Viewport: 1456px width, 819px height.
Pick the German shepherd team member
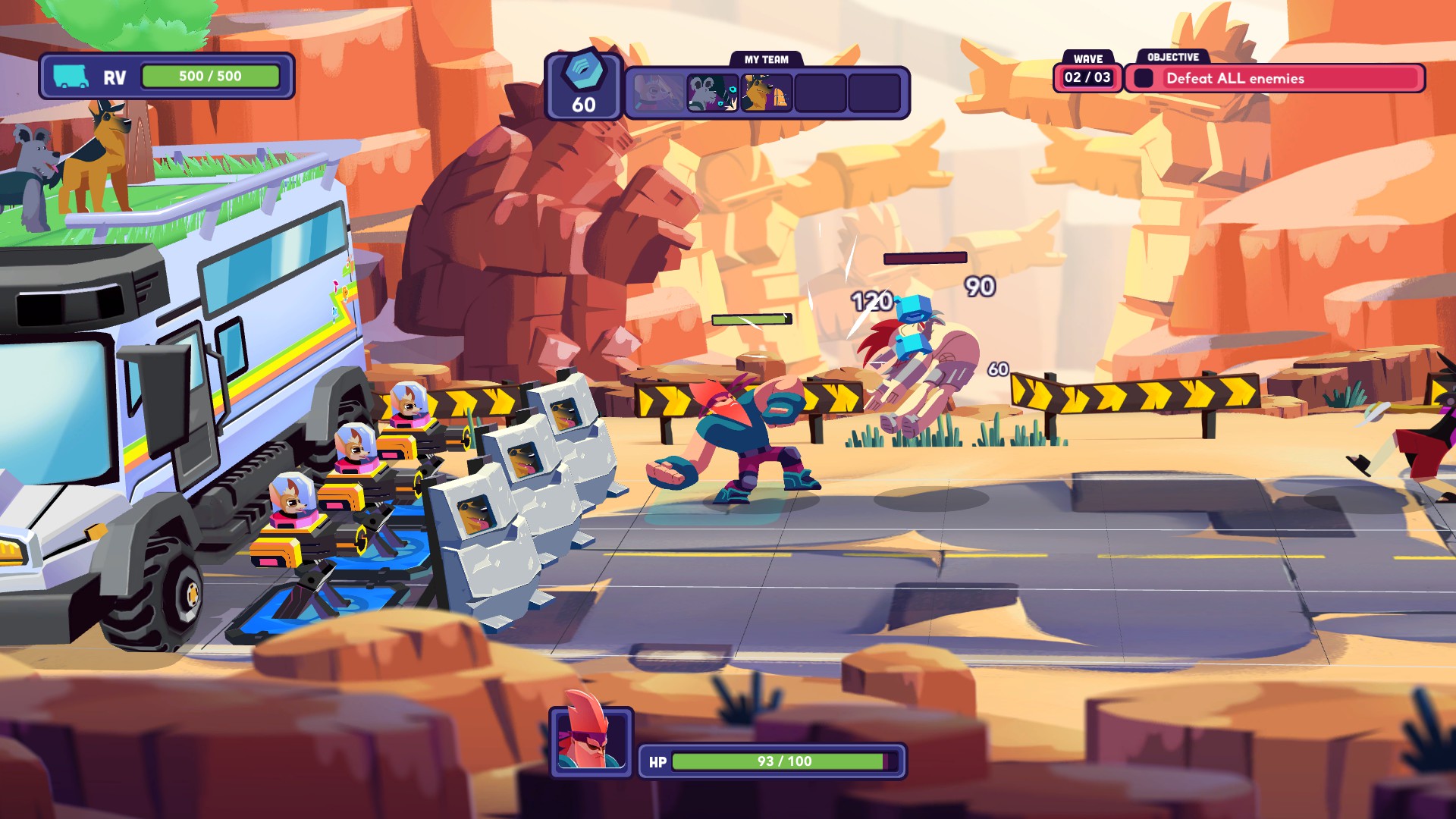pos(766,93)
